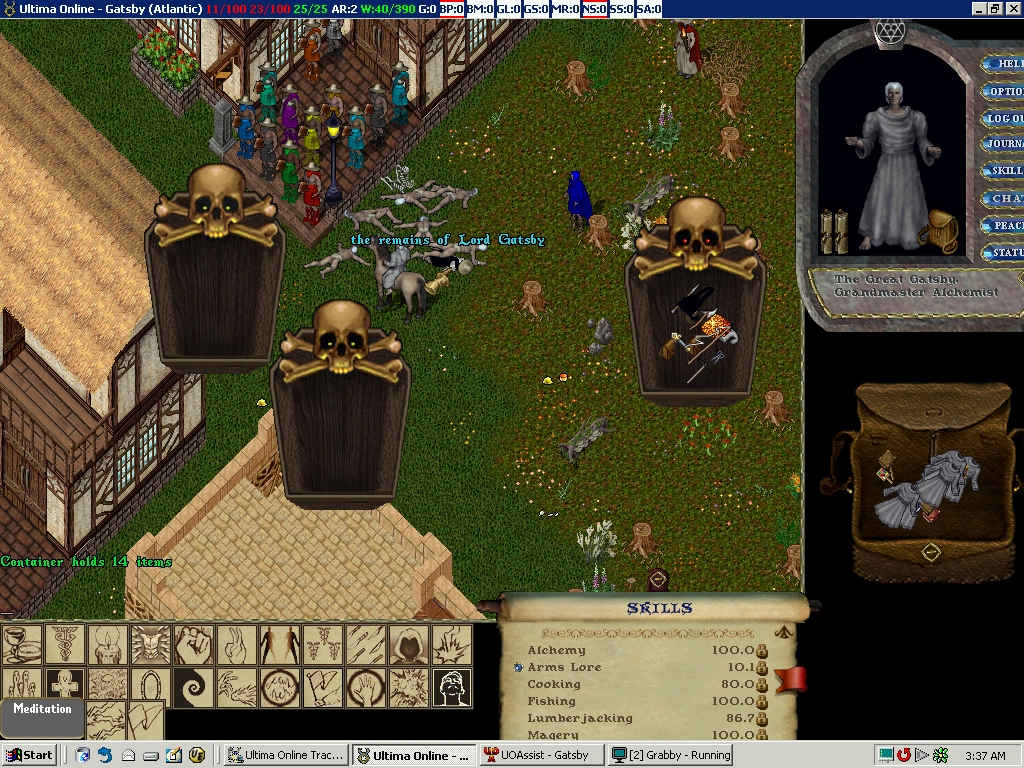Click the Log Out button
This screenshot has height=768, width=1024.
click(x=1004, y=118)
